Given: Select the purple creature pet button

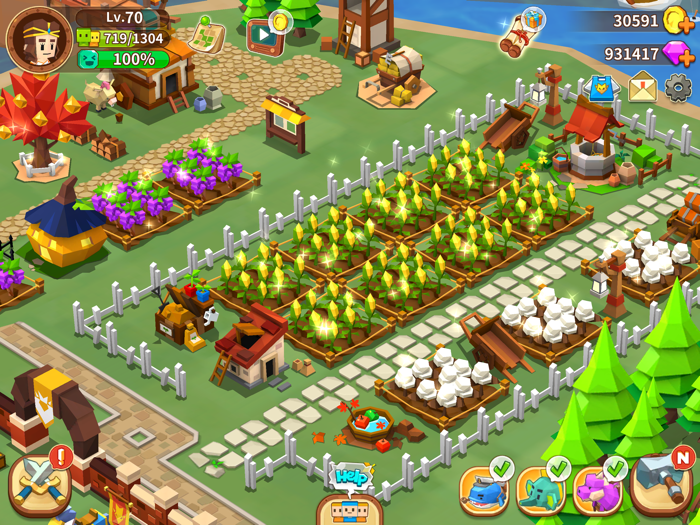Looking at the screenshot, I should click(x=598, y=490).
